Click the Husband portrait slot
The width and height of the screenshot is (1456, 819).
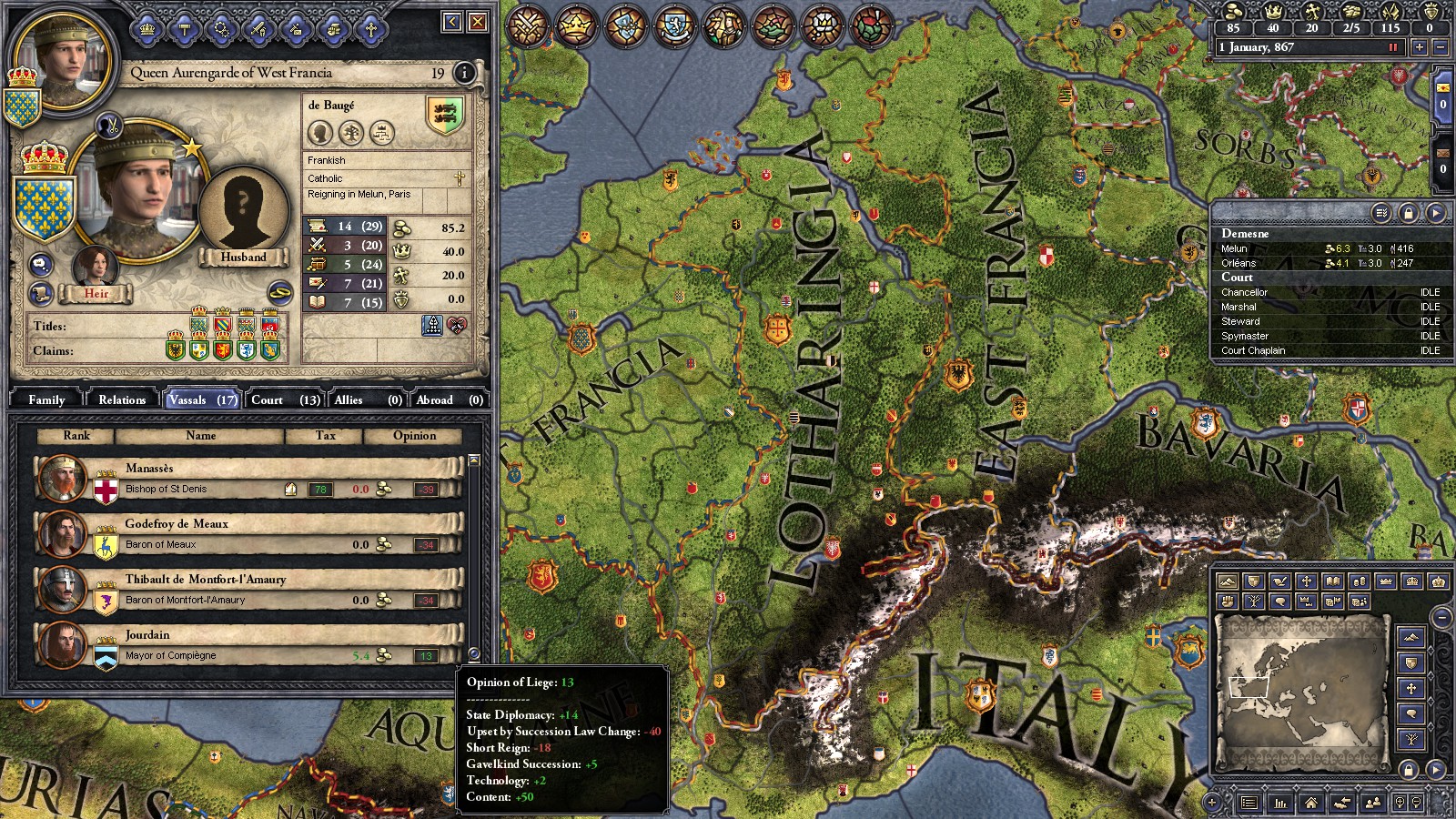(243, 214)
